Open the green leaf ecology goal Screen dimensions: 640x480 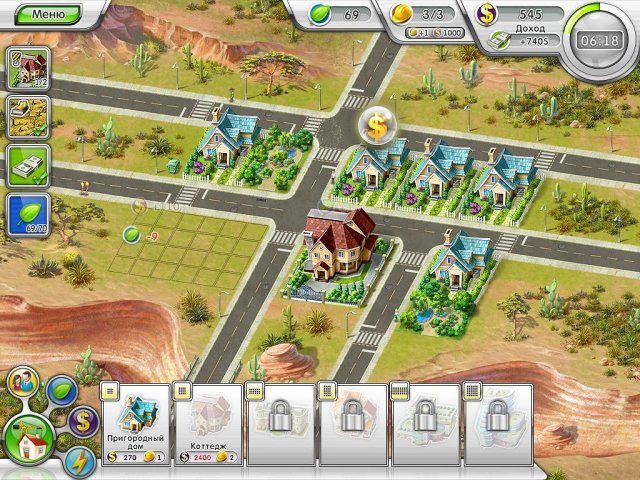tap(29, 214)
